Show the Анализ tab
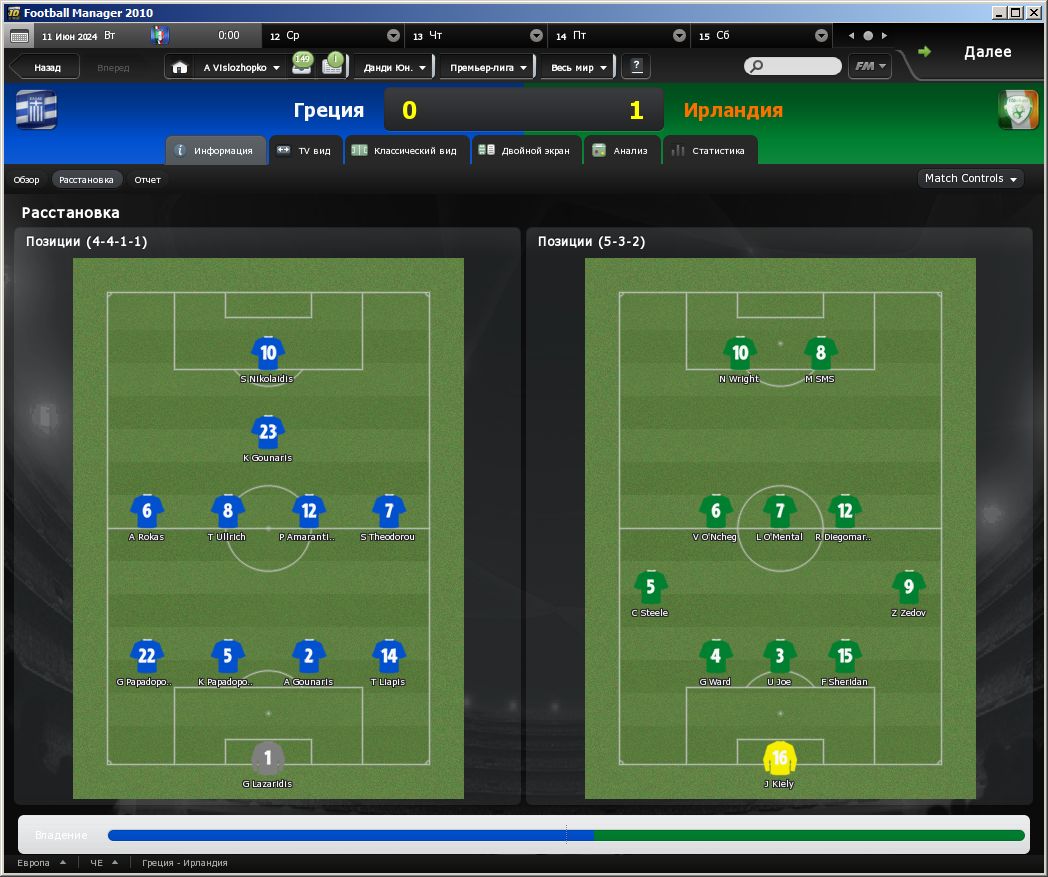The width and height of the screenshot is (1048, 877). 621,151
